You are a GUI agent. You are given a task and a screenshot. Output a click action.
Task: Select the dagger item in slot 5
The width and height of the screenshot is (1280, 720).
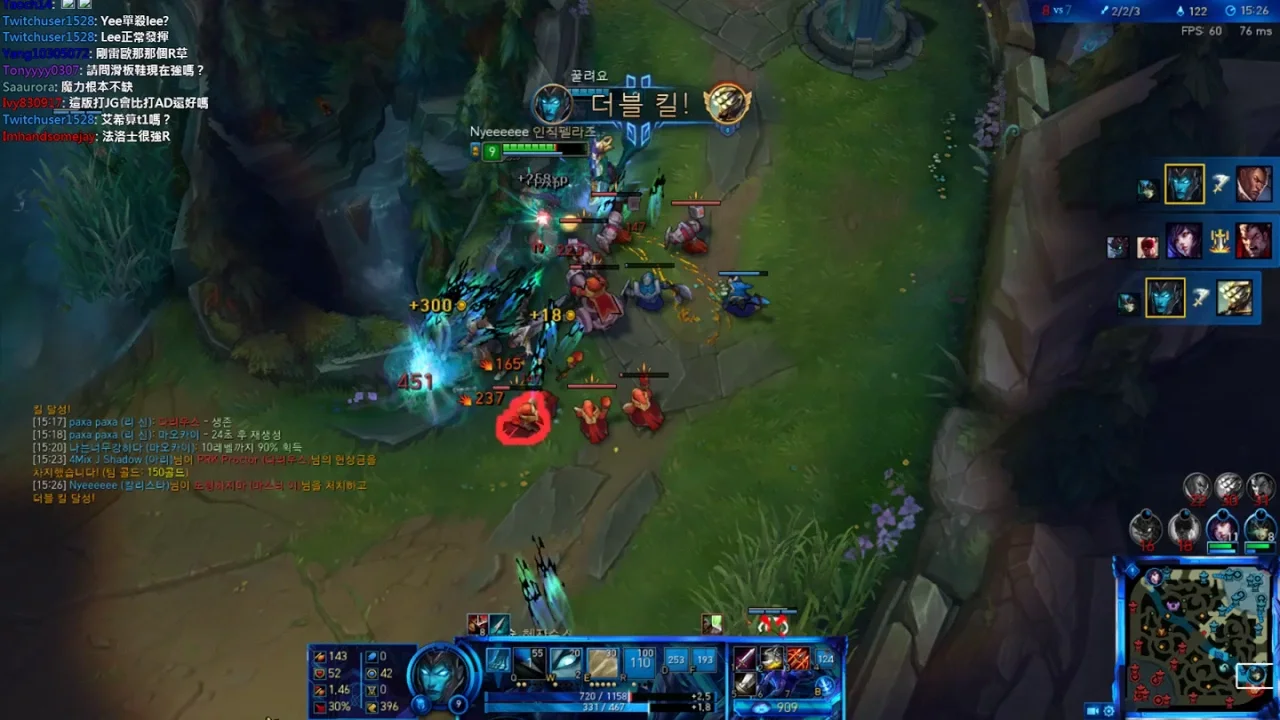[x=746, y=683]
